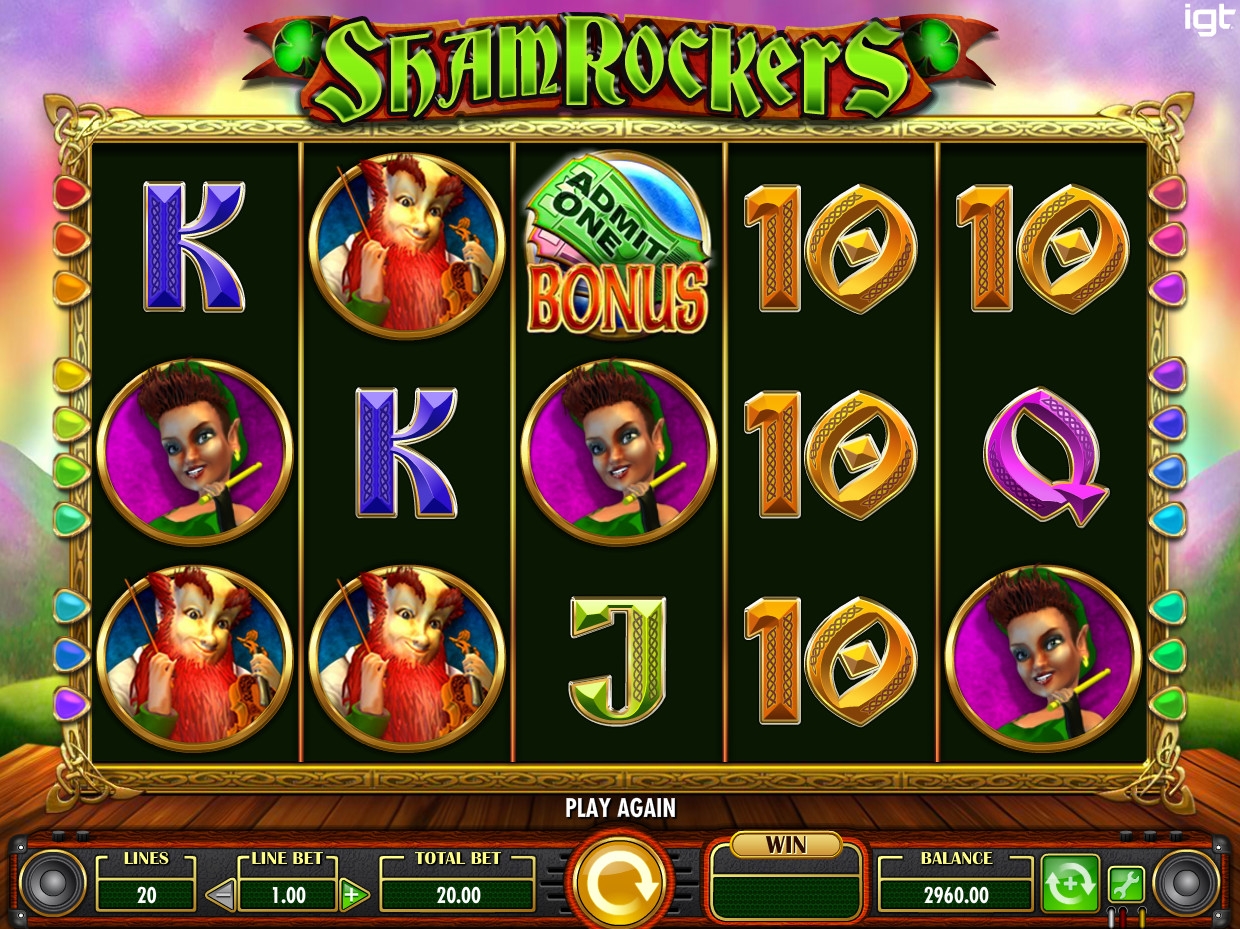This screenshot has height=929, width=1240.
Task: Increase the line bet with green plus
Action: pos(352,895)
